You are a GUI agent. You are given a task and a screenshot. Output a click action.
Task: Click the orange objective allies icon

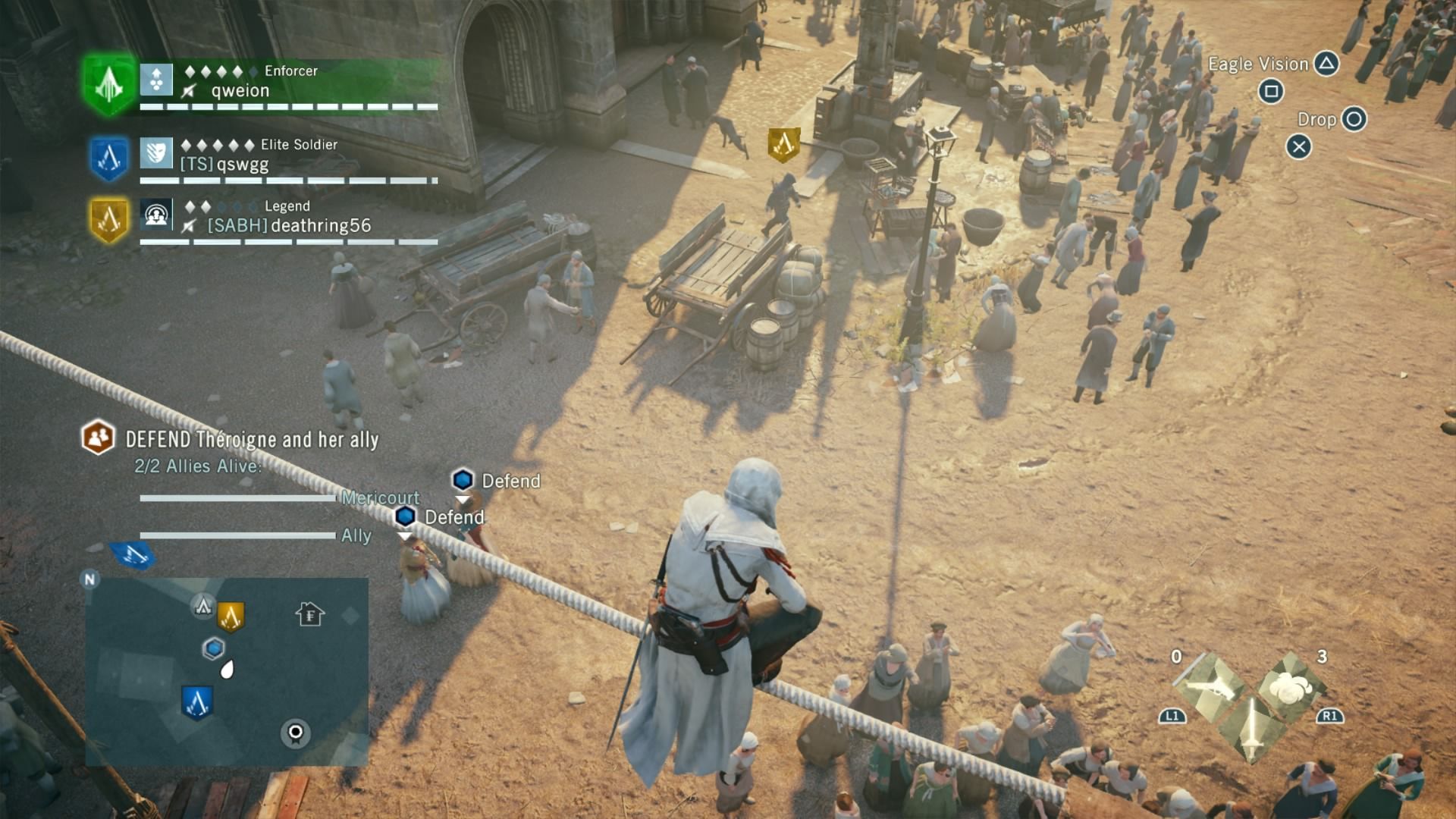[98, 438]
